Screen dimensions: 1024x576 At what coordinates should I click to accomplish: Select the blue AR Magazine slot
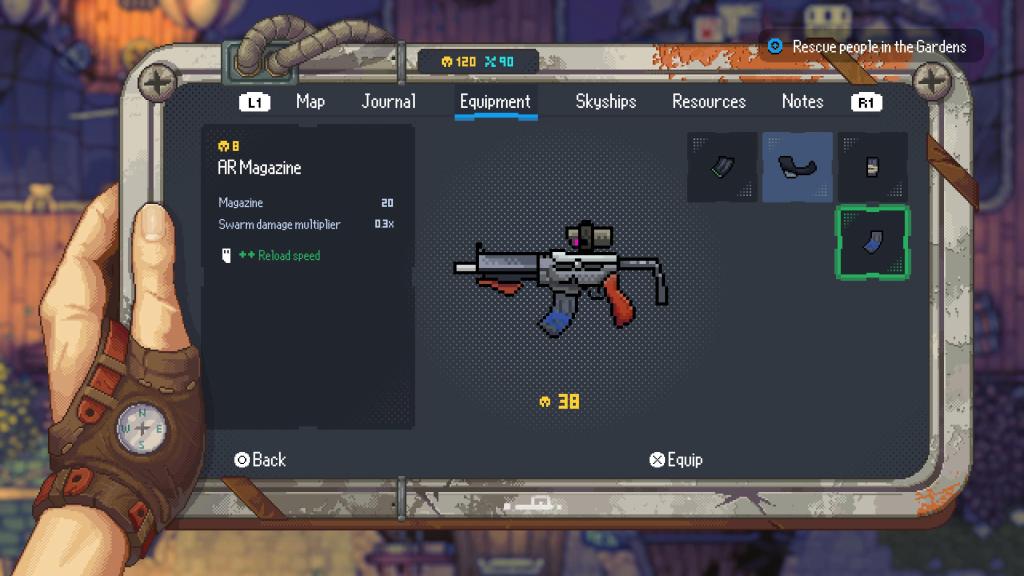point(872,242)
